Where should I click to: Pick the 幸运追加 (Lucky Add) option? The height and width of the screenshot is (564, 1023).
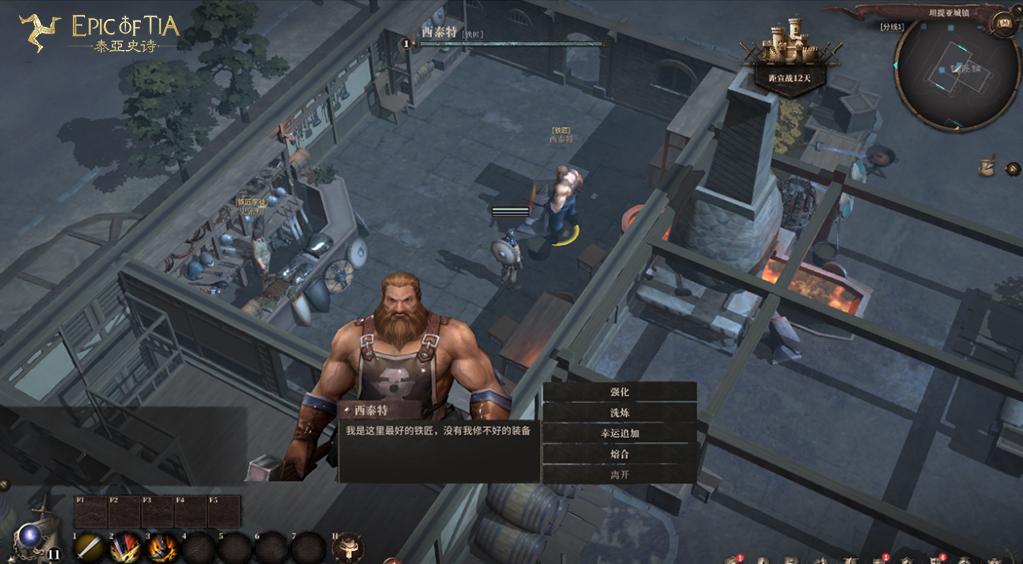(619, 434)
